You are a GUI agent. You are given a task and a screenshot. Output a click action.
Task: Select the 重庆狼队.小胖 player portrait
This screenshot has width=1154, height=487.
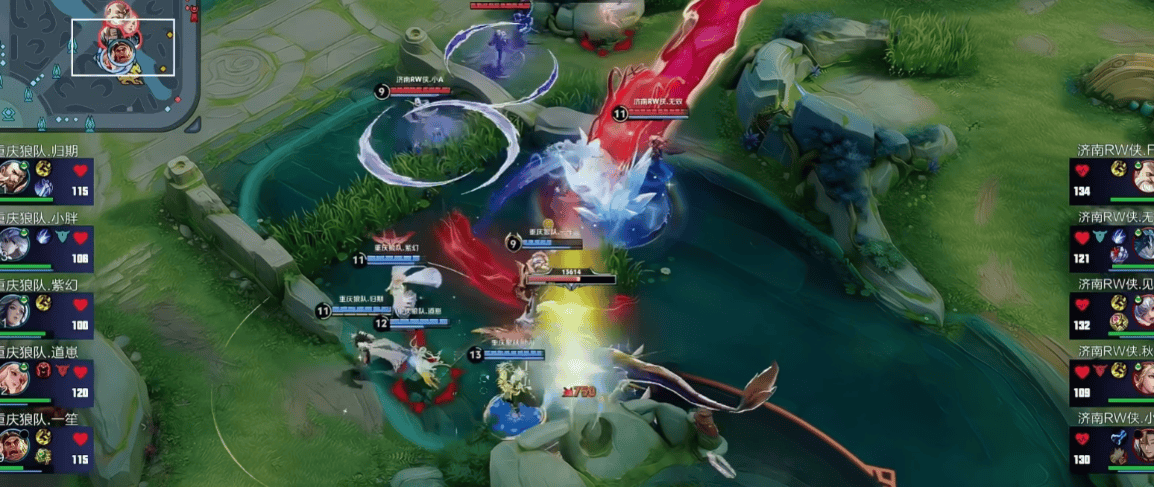pos(14,247)
